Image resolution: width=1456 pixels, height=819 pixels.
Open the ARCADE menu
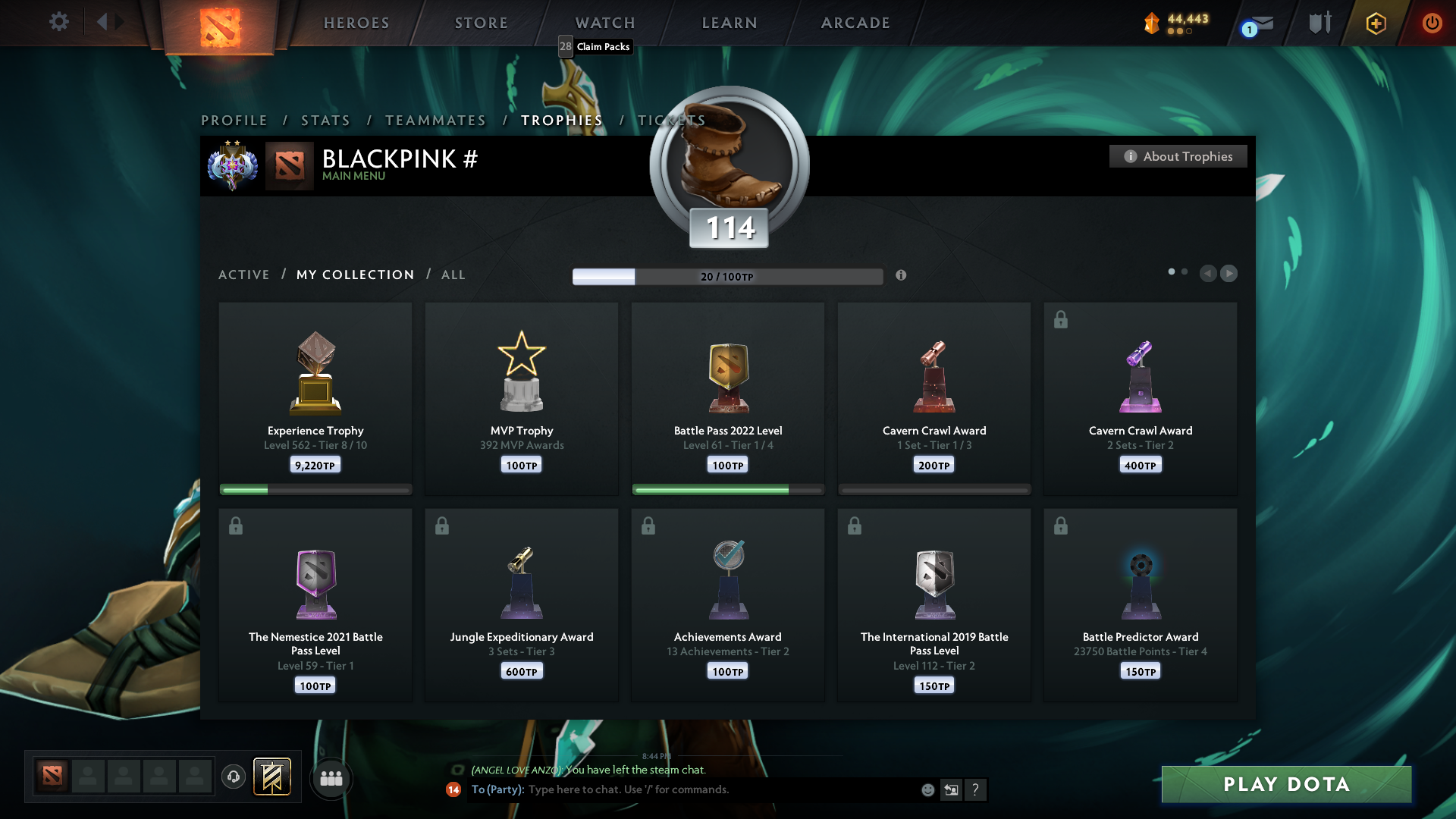855,23
